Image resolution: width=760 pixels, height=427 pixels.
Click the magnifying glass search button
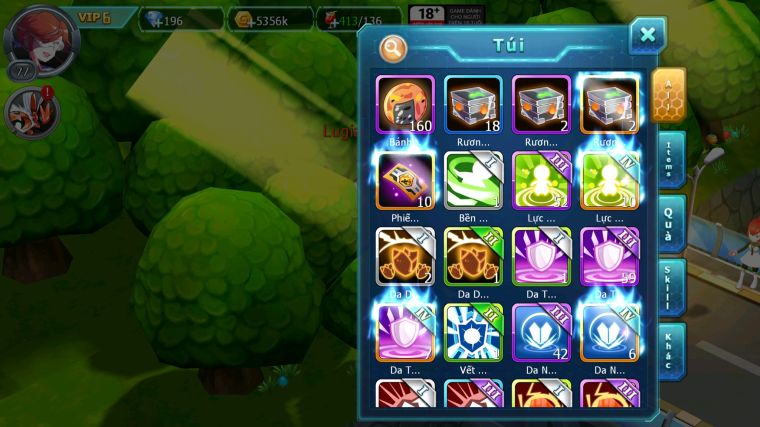tap(393, 47)
